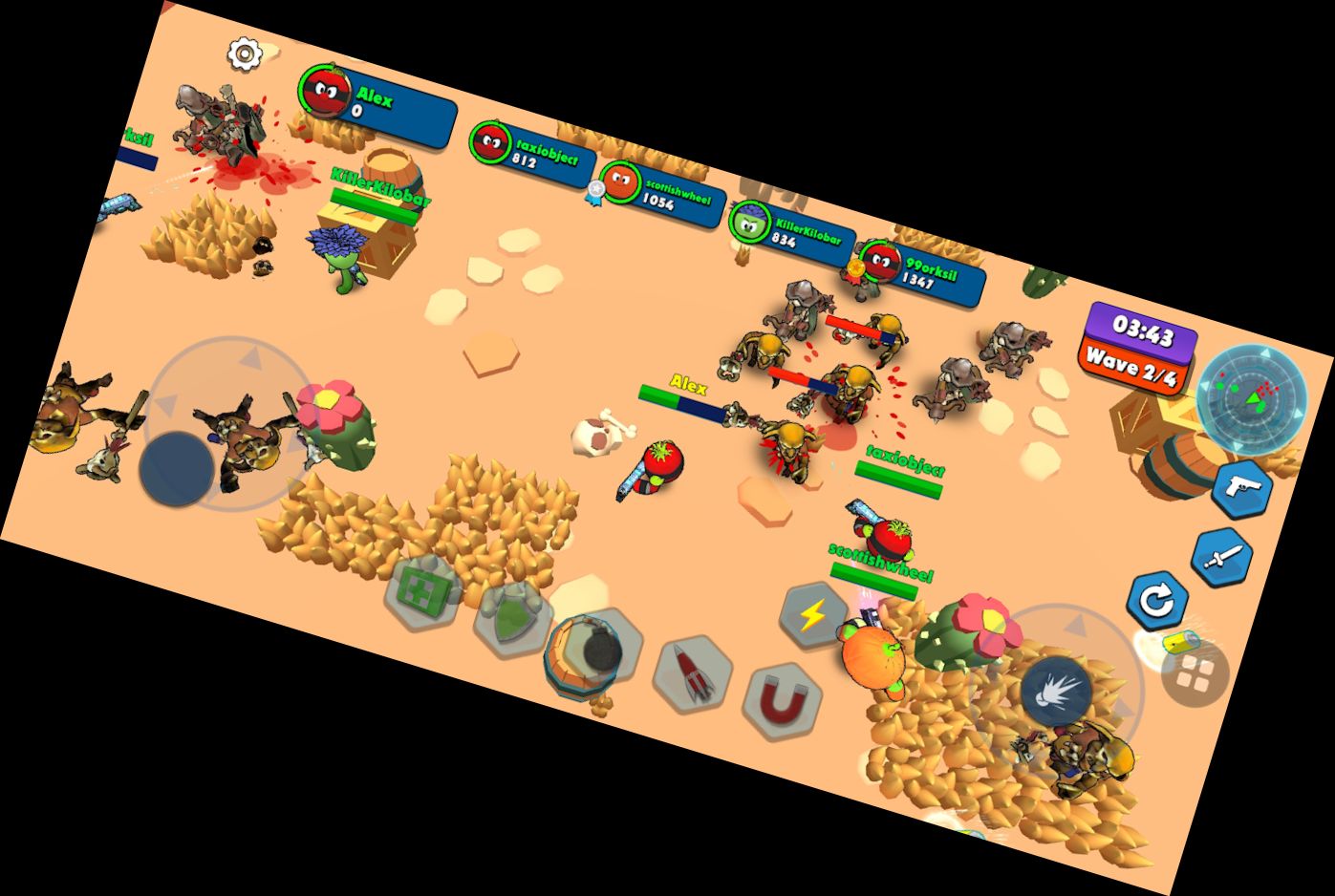Launch the red rocket ability

coord(692,674)
